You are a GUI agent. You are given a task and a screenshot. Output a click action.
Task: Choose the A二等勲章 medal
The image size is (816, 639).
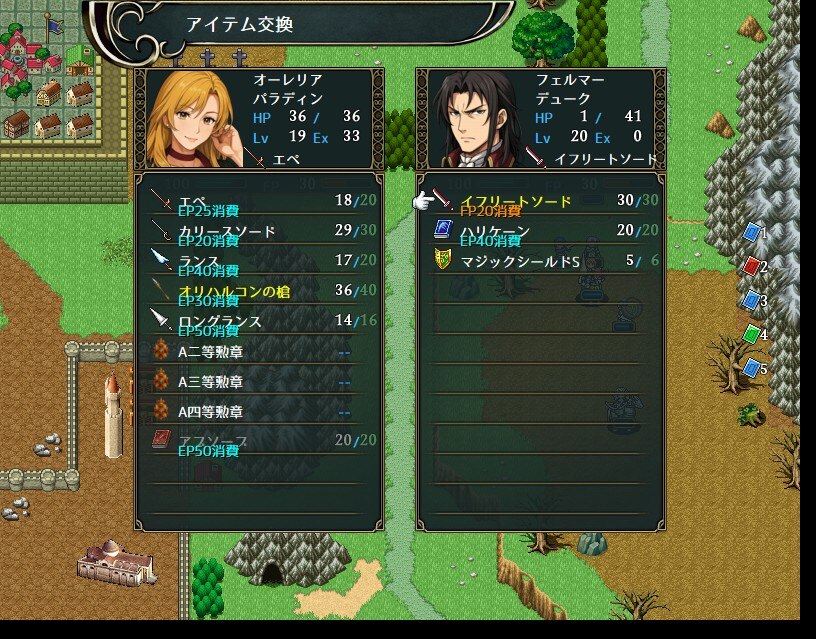coord(258,351)
